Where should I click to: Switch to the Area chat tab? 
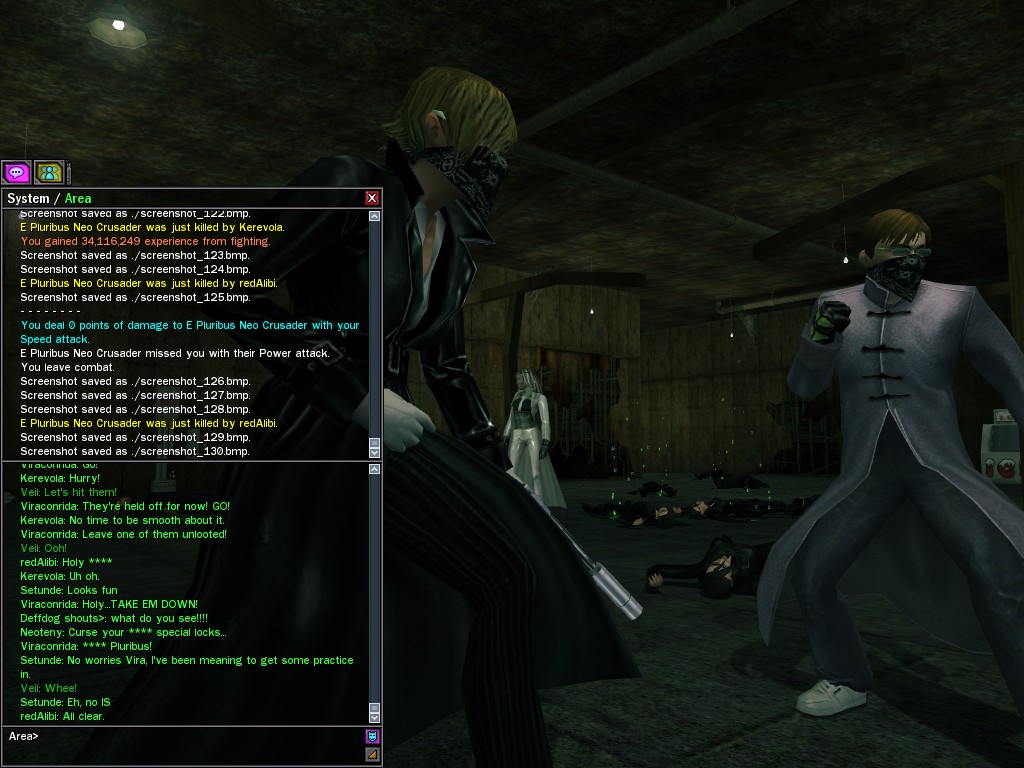point(78,198)
